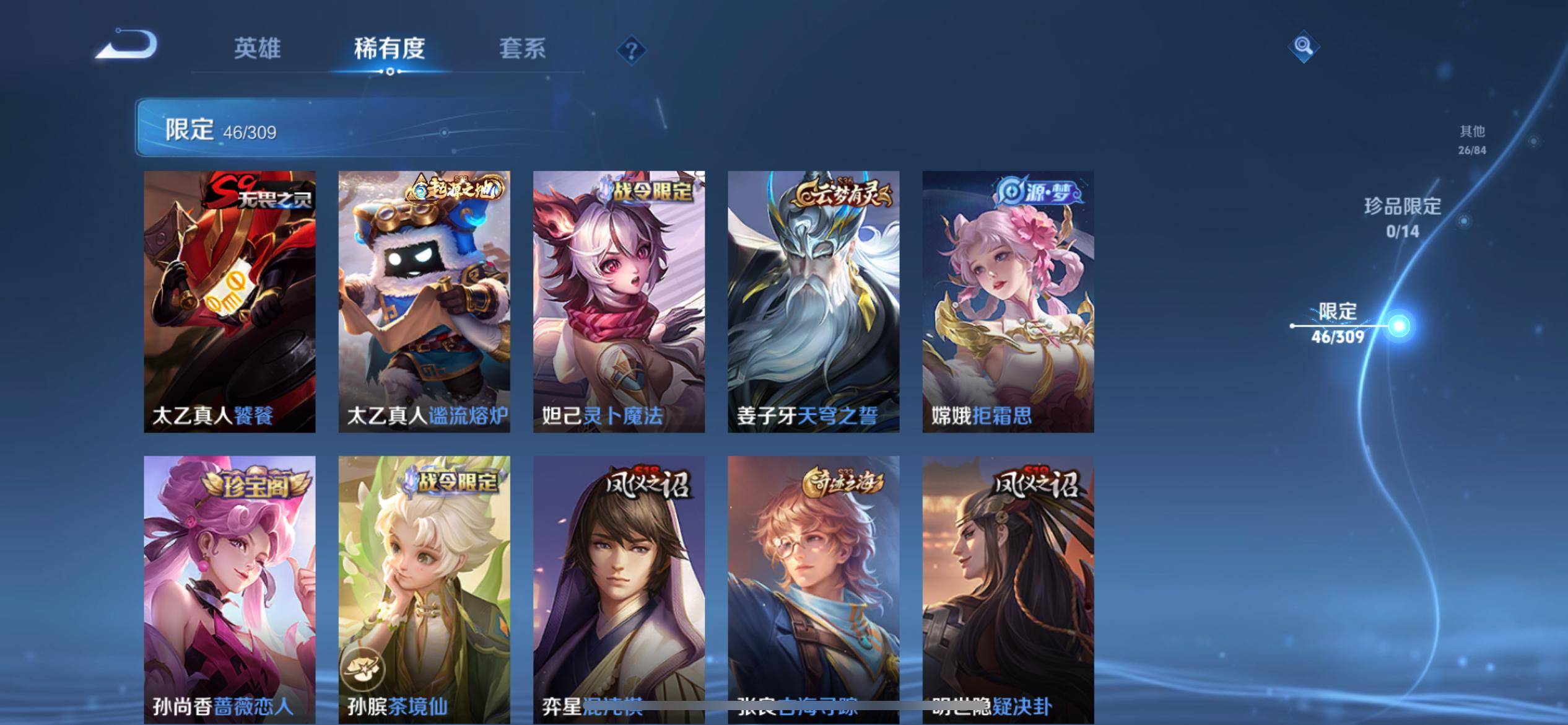Choose the 孙膑 茶境仙 skin card
Viewport: 1568px width, 725px height.
[424, 589]
